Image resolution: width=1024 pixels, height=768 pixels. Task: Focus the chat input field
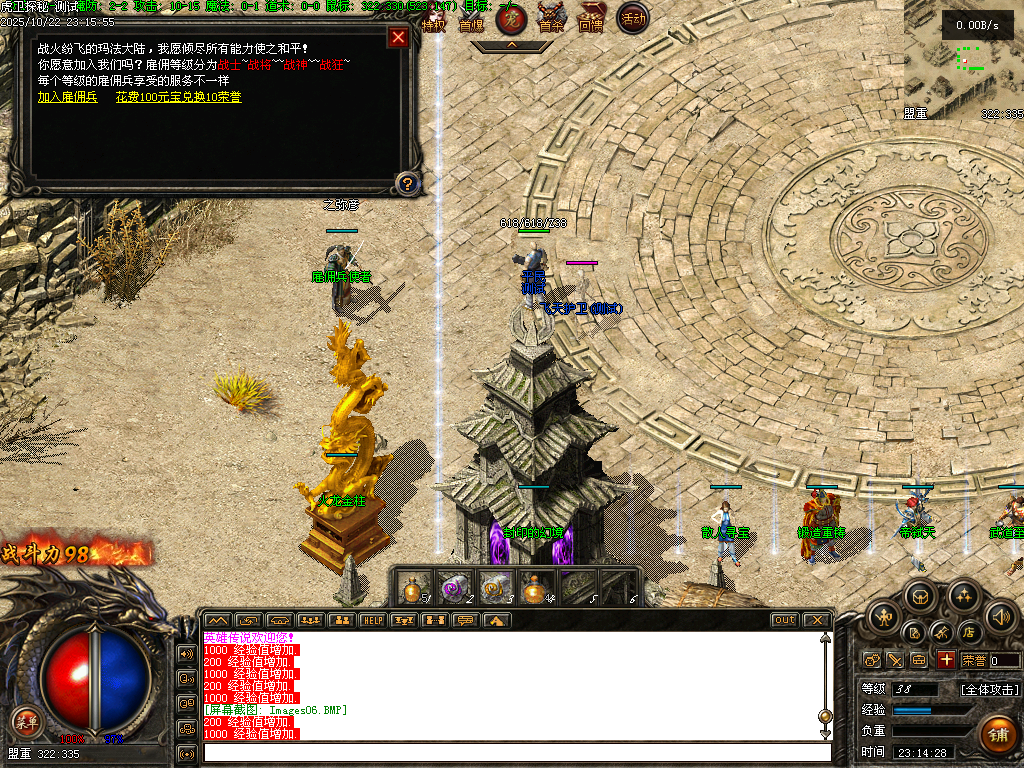coord(517,751)
